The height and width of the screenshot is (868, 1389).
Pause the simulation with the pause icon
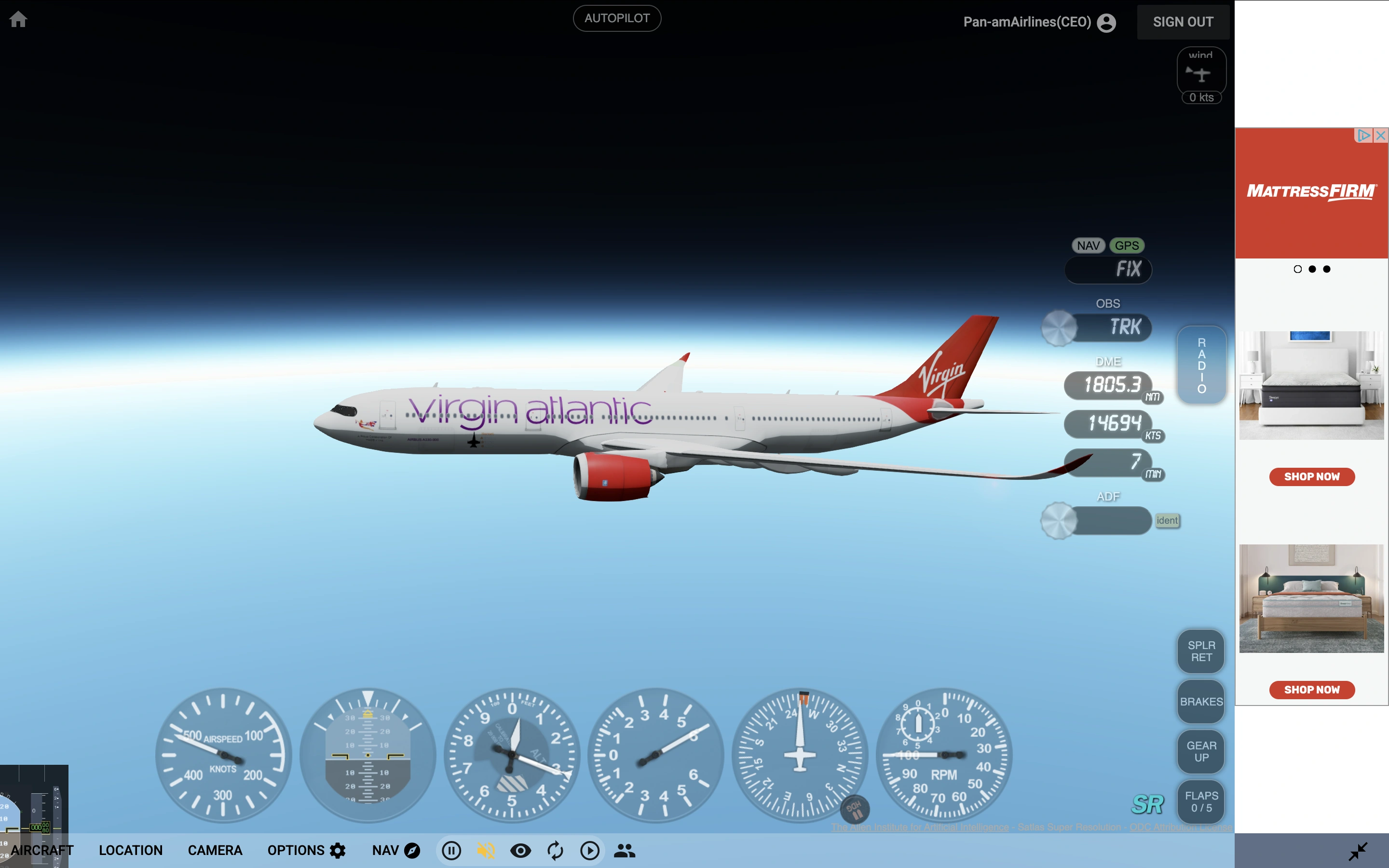point(452,850)
